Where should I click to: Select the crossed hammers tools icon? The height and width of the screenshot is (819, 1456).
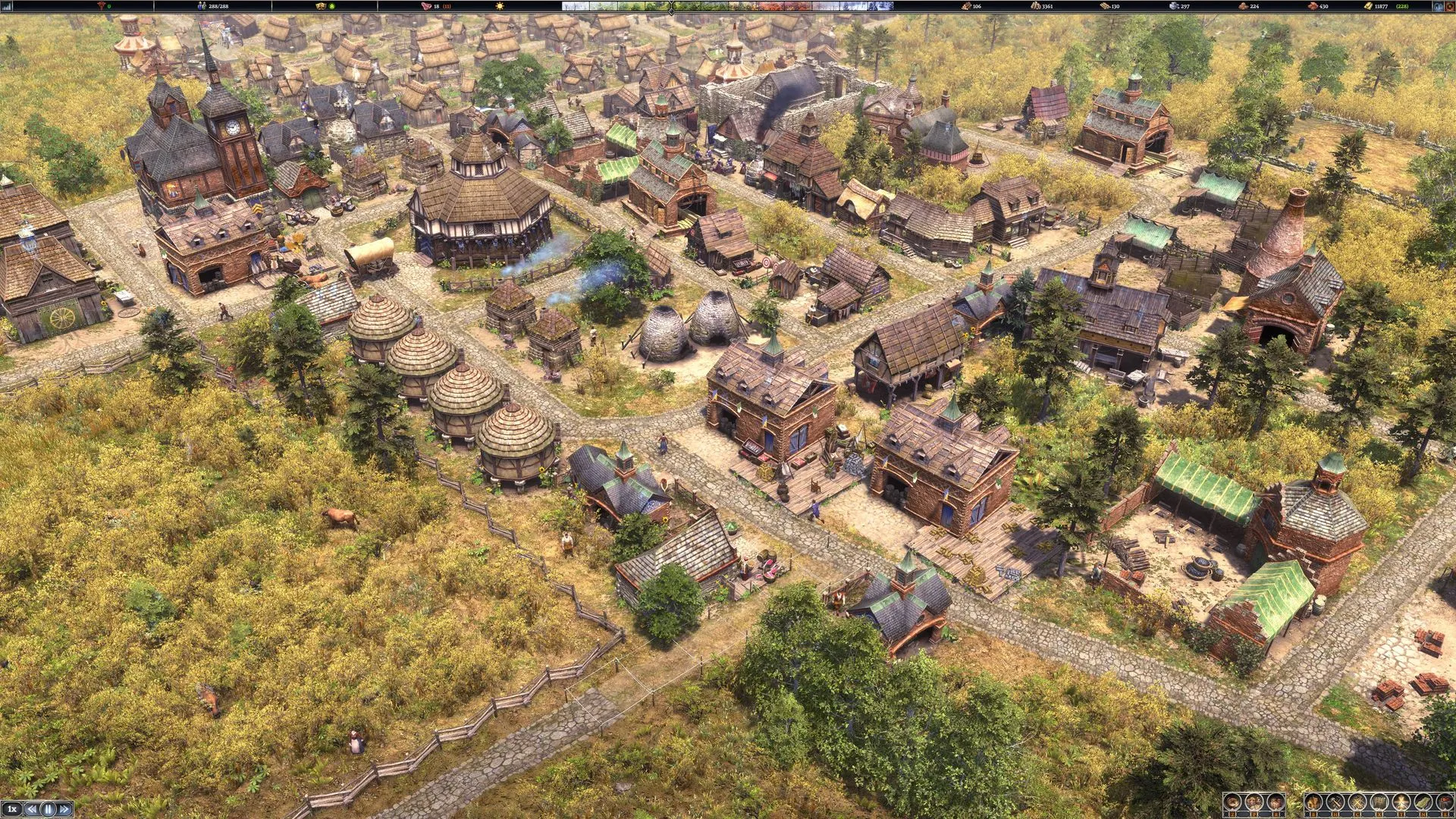pos(1335,802)
